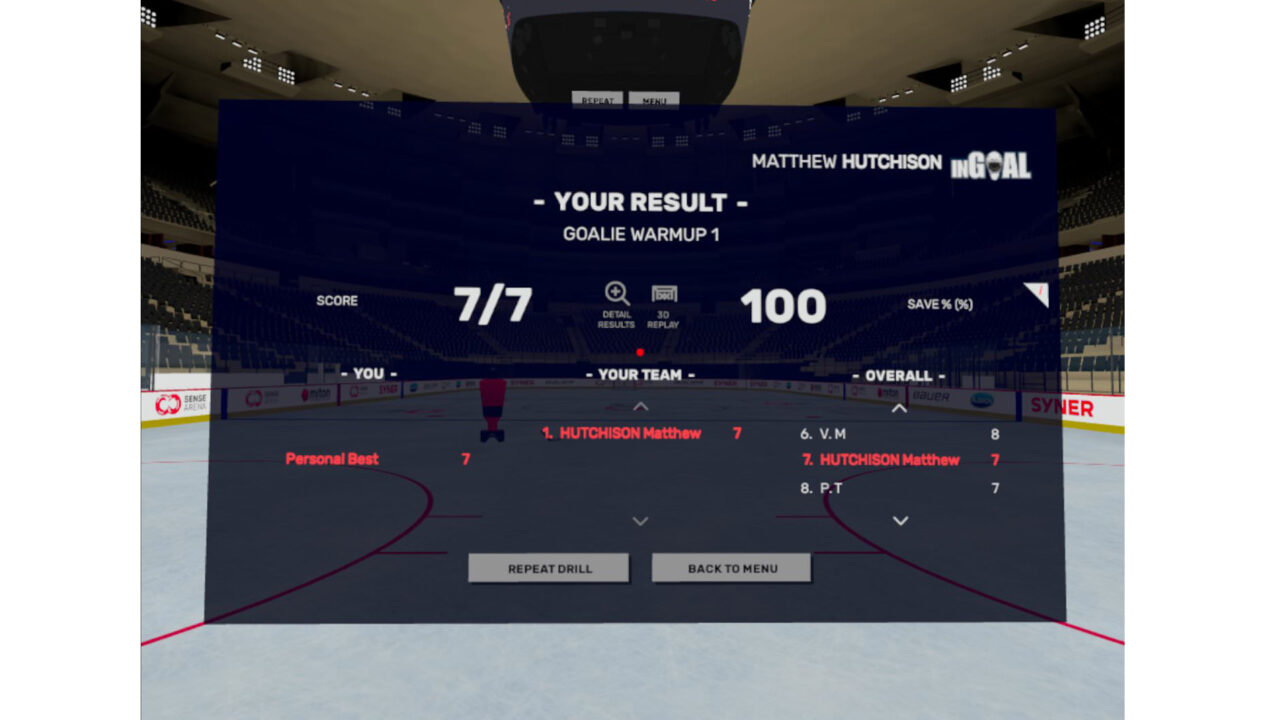Click MENU on the overhead scoreboard
Screen dimensions: 1280x720
pyautogui.click(x=654, y=99)
